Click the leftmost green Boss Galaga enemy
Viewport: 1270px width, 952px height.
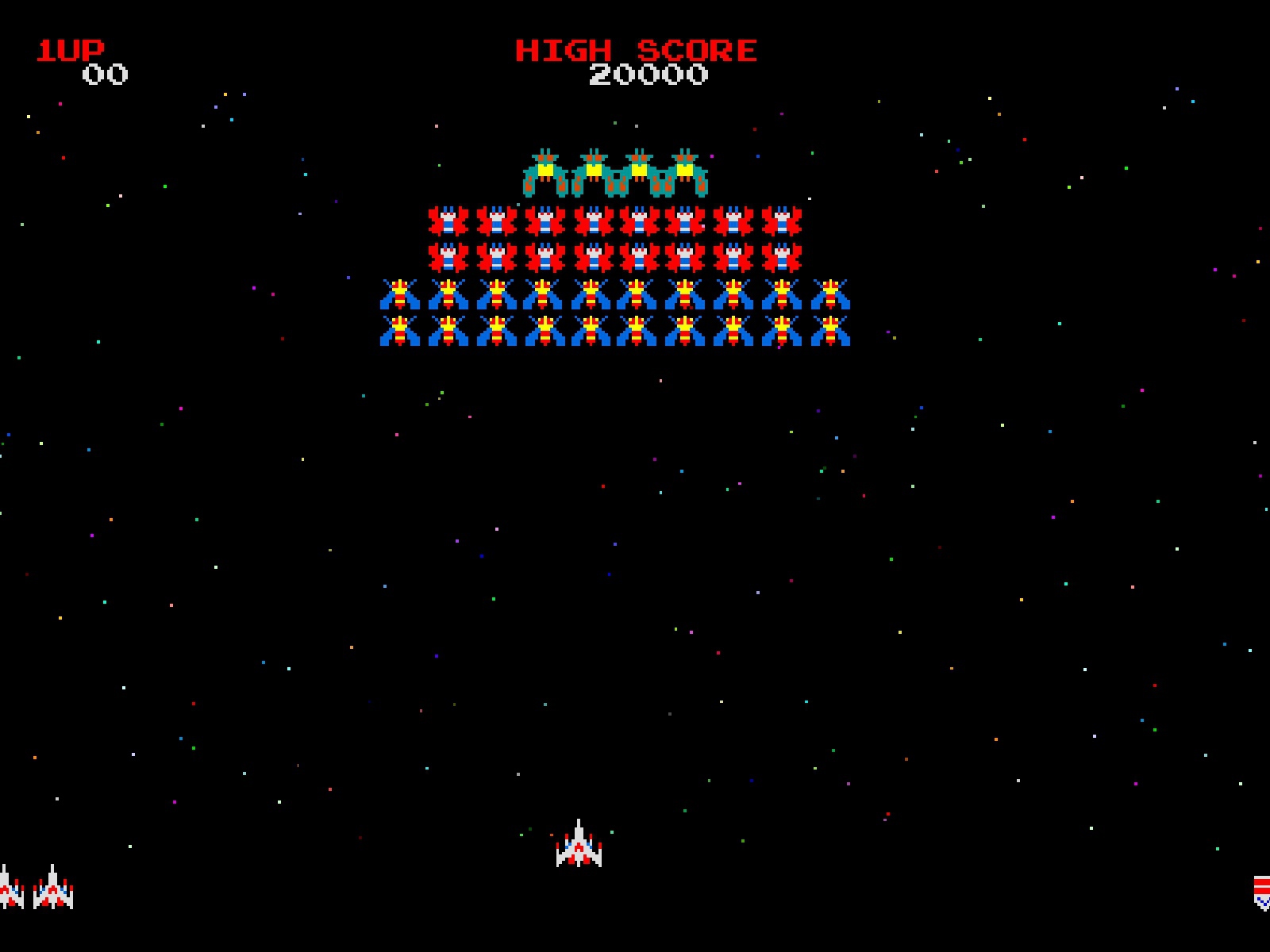(546, 171)
